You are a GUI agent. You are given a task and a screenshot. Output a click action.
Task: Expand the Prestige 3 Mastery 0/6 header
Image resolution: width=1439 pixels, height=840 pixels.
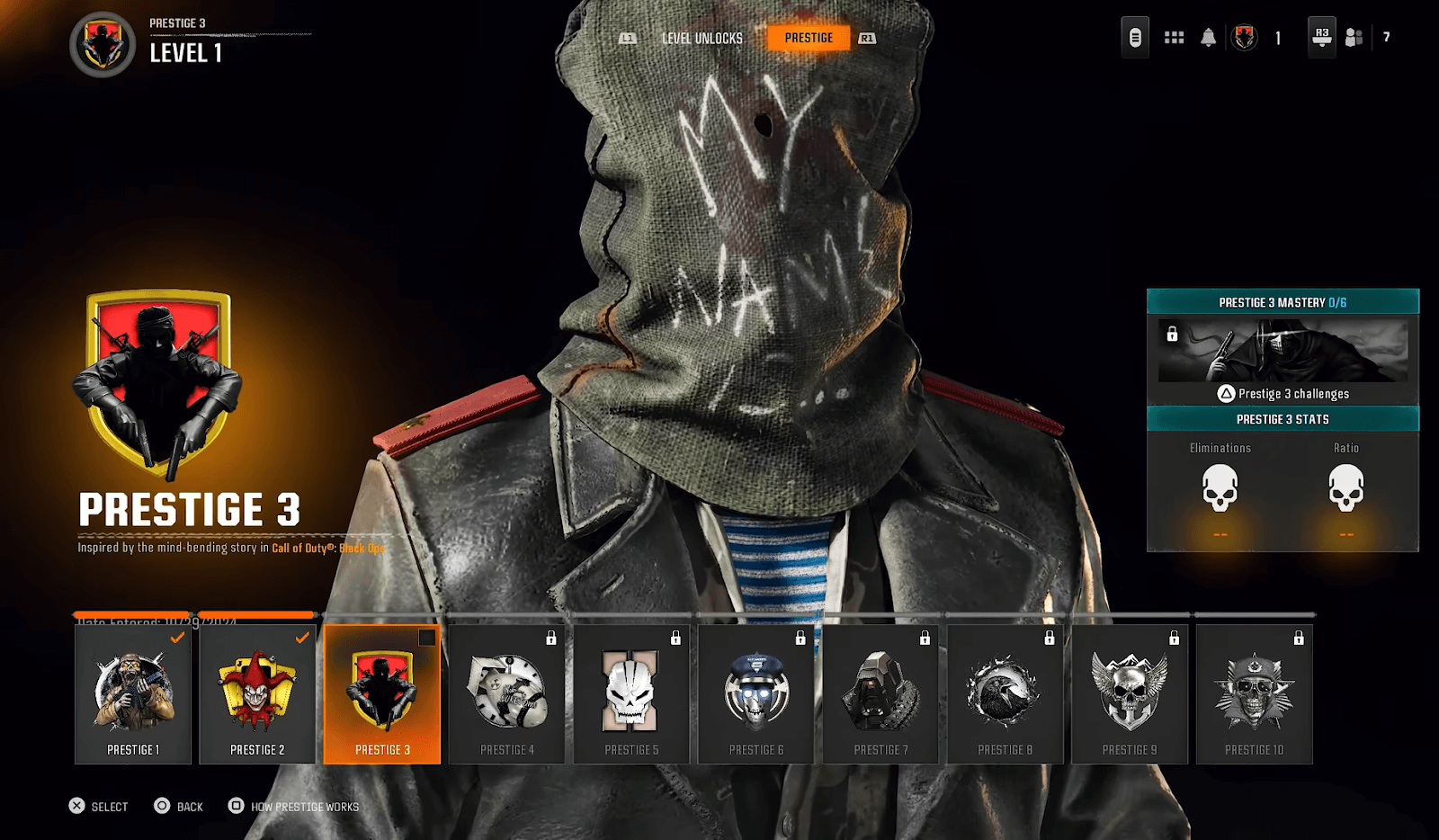(1282, 304)
